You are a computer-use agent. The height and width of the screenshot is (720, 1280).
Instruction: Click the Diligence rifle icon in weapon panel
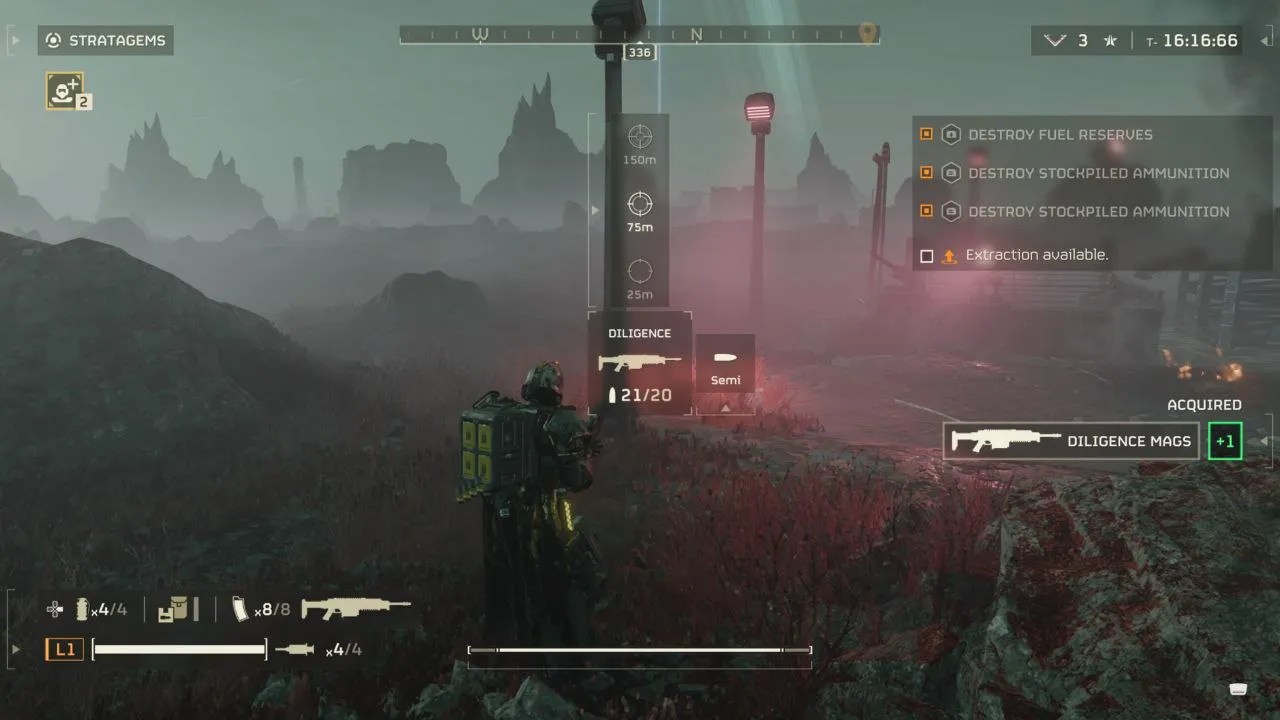point(637,362)
